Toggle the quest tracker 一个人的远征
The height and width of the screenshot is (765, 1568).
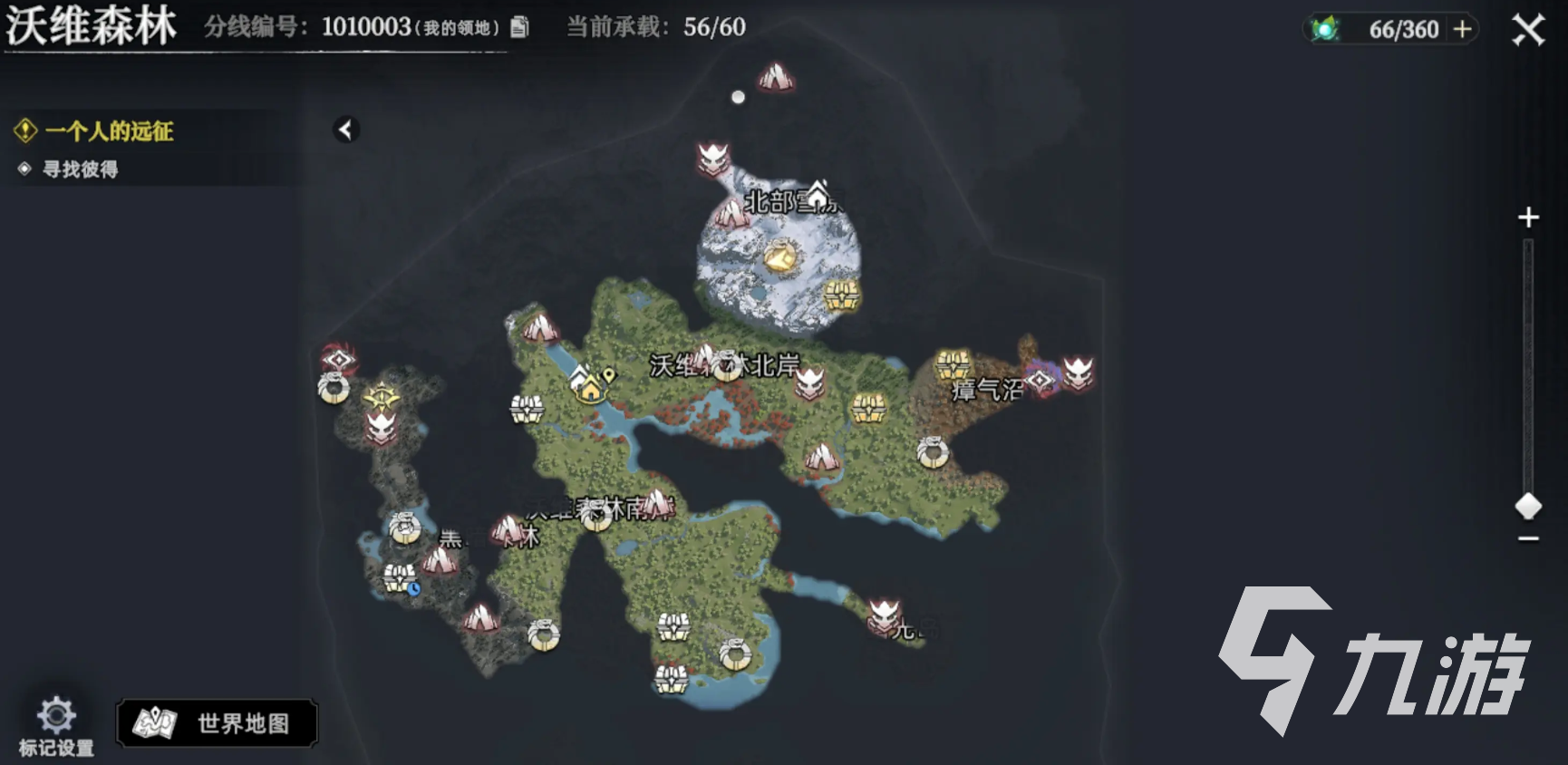109,131
